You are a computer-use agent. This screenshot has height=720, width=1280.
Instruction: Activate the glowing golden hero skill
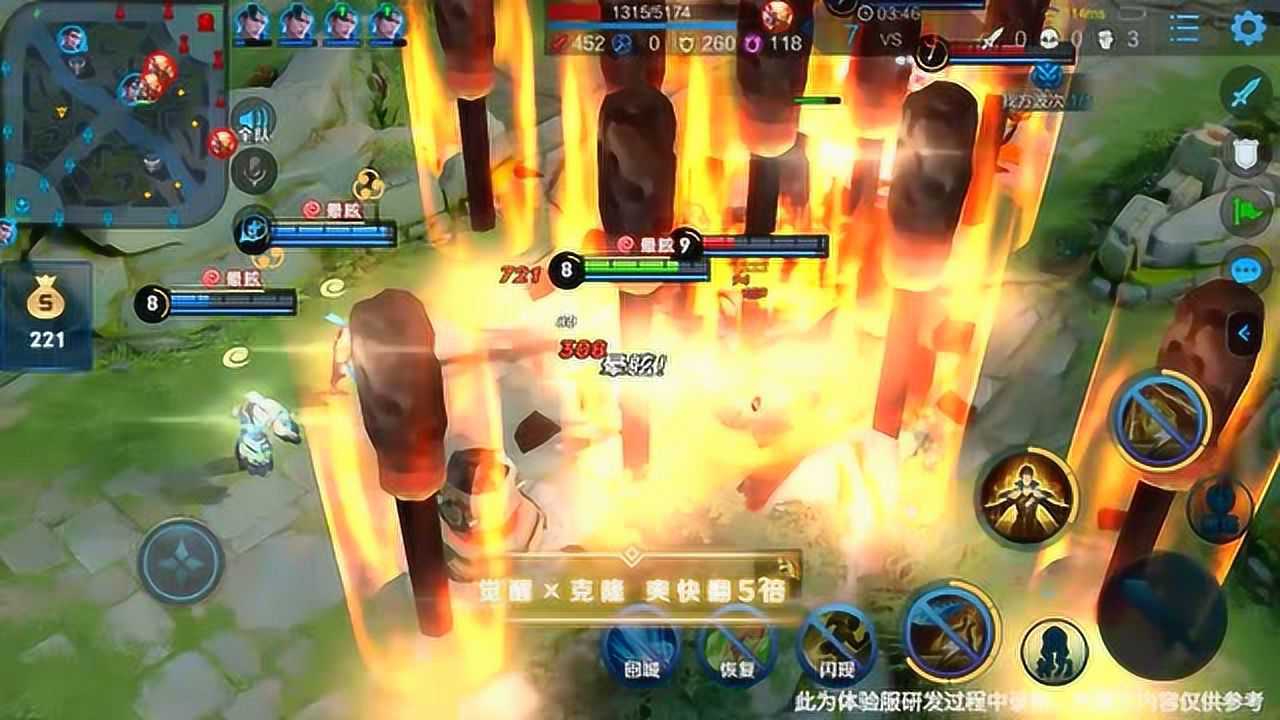pyautogui.click(x=1026, y=496)
